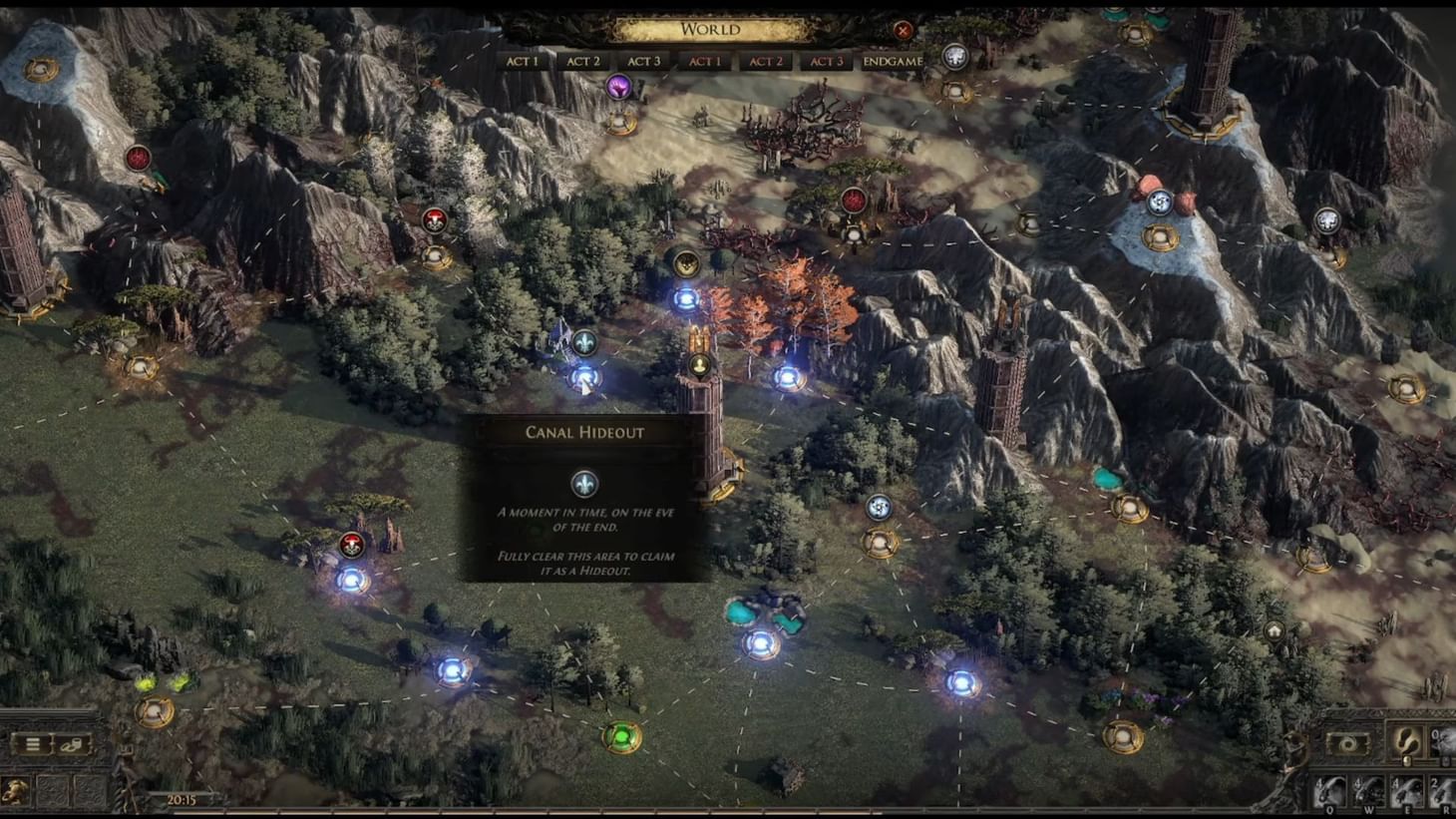Open the first Act 1 tab

tap(523, 61)
